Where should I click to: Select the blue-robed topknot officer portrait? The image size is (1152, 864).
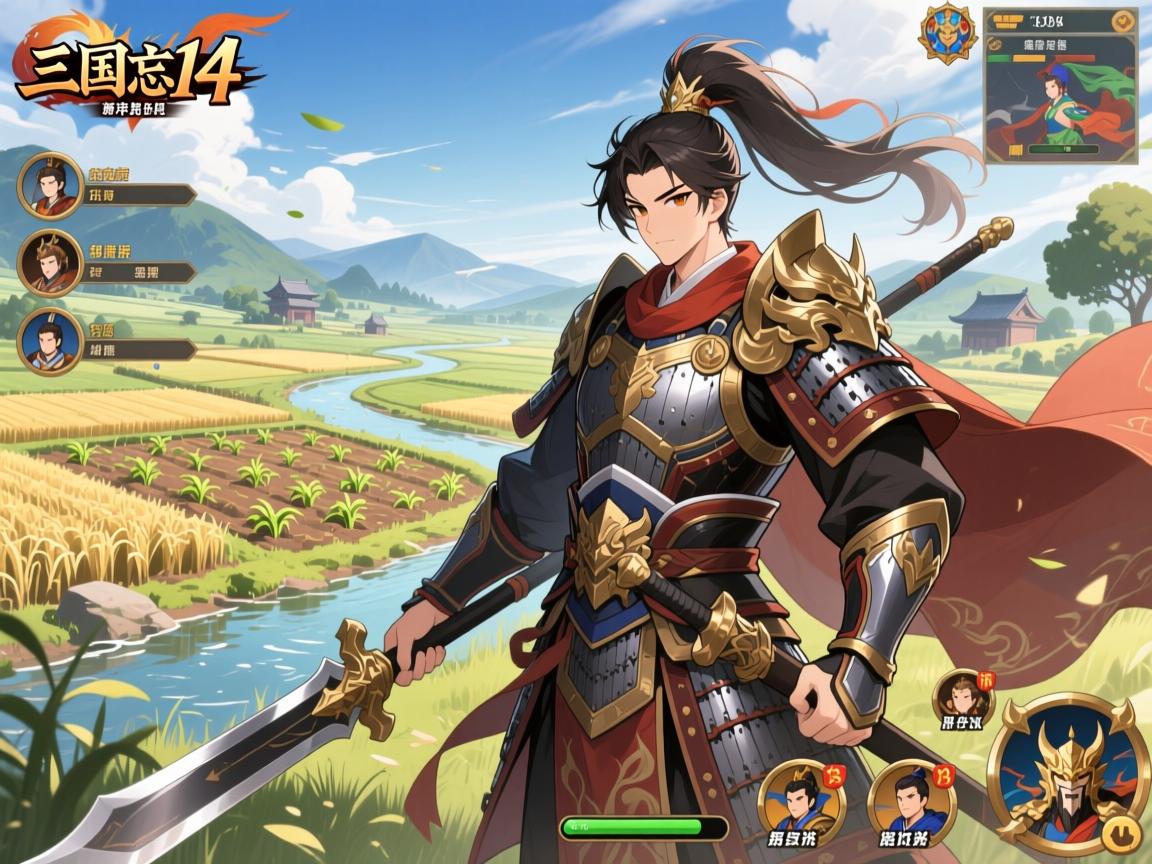click(911, 800)
